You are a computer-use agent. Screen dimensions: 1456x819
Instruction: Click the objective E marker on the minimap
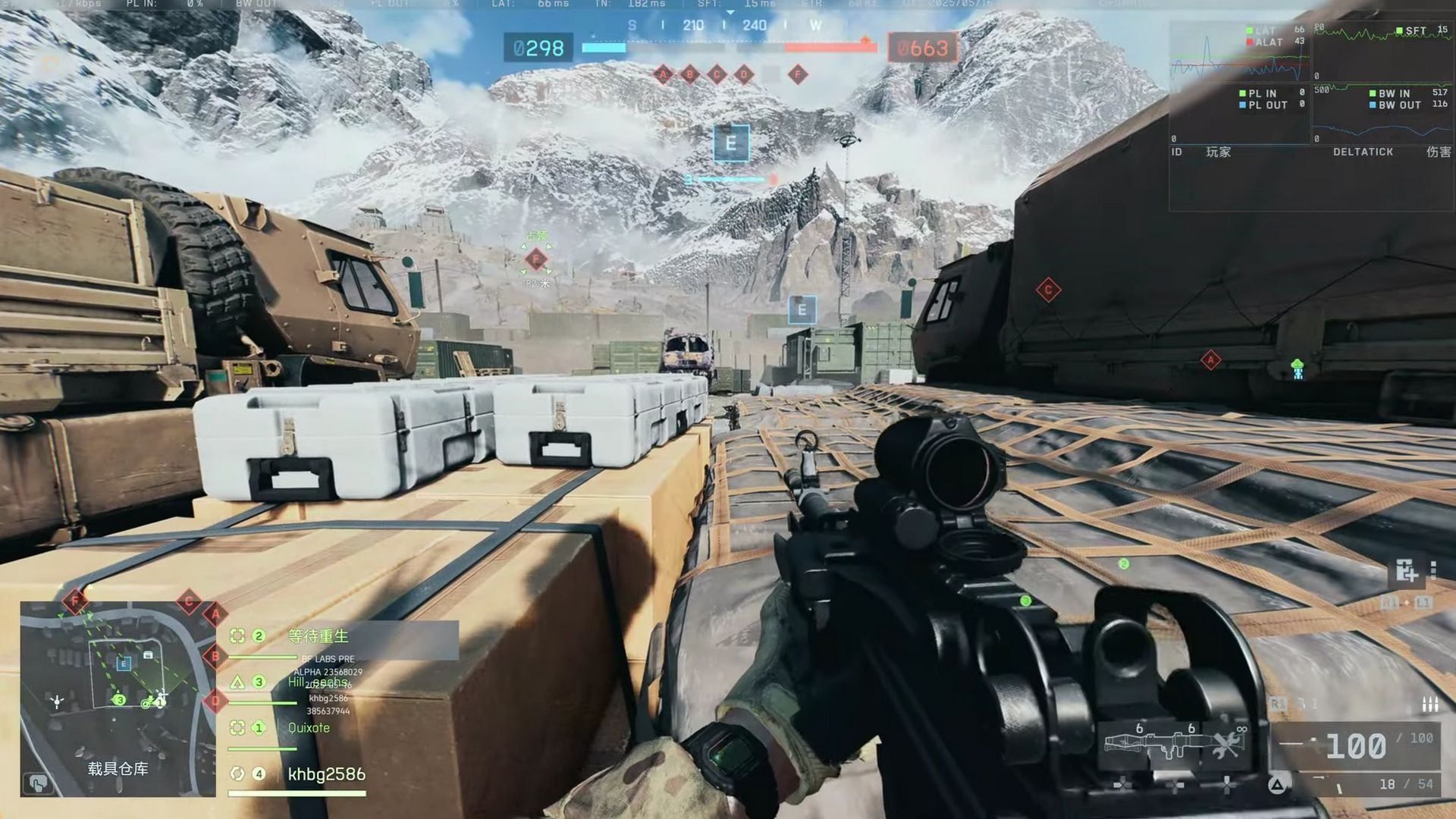click(x=124, y=664)
